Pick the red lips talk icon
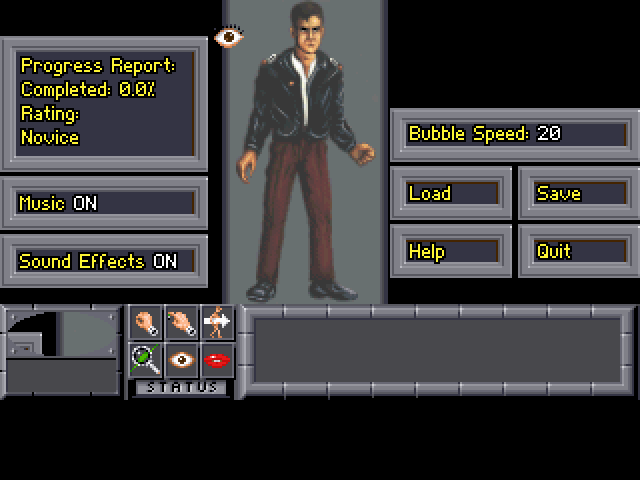 [216, 359]
